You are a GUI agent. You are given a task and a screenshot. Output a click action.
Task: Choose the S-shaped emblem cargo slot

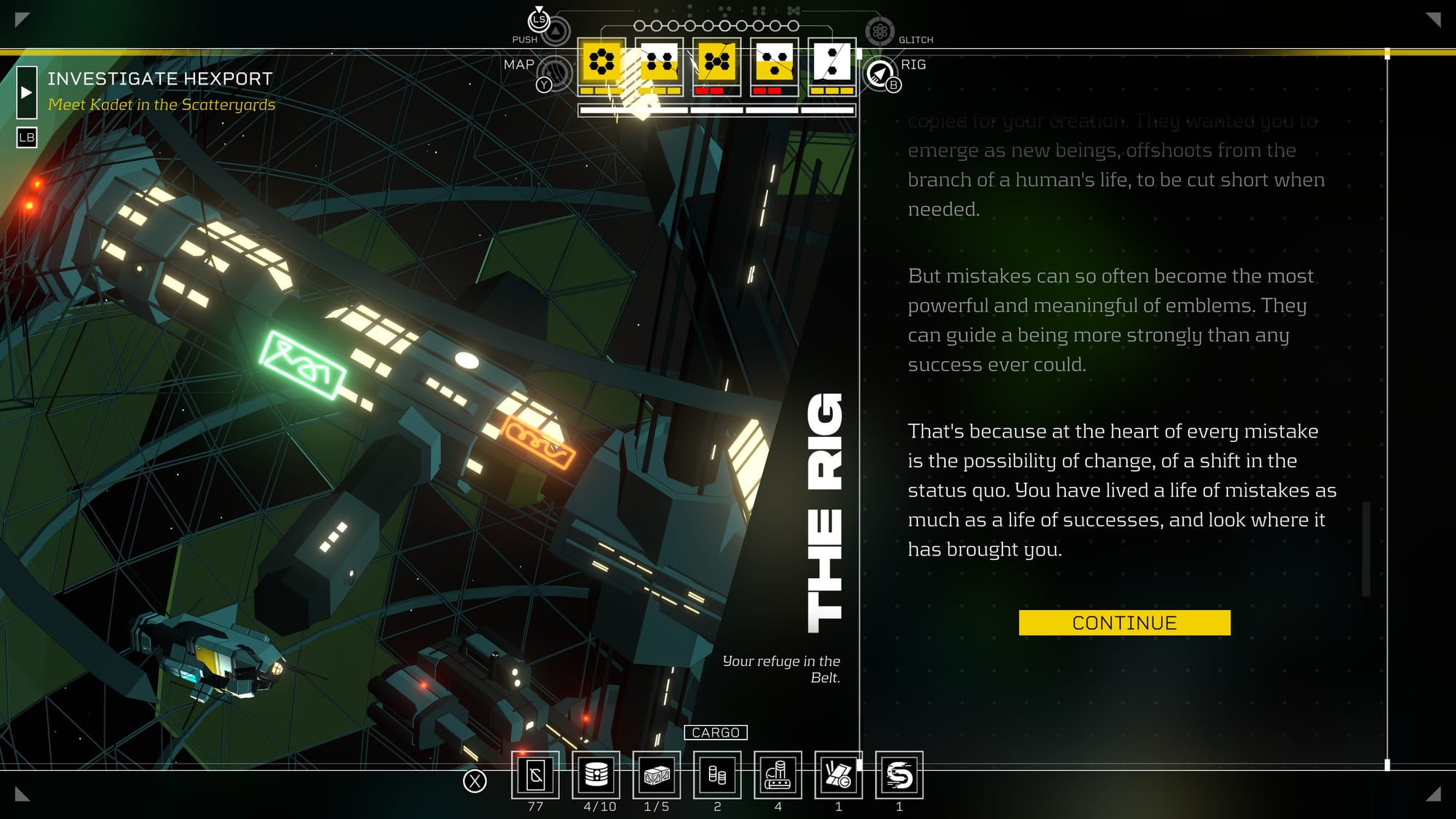coord(899,775)
